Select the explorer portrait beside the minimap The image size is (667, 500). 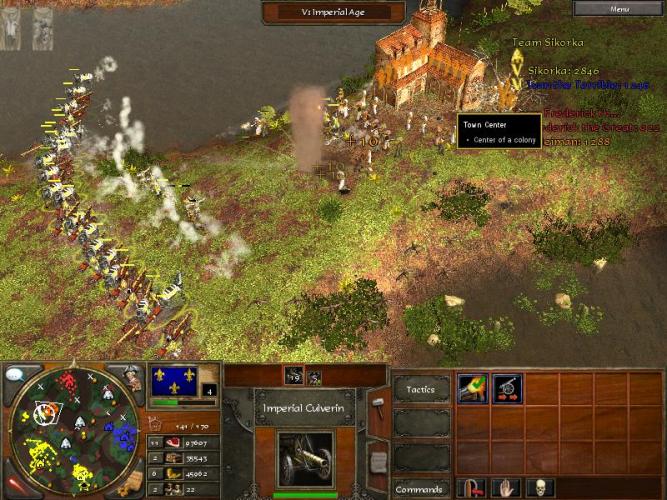[133, 378]
